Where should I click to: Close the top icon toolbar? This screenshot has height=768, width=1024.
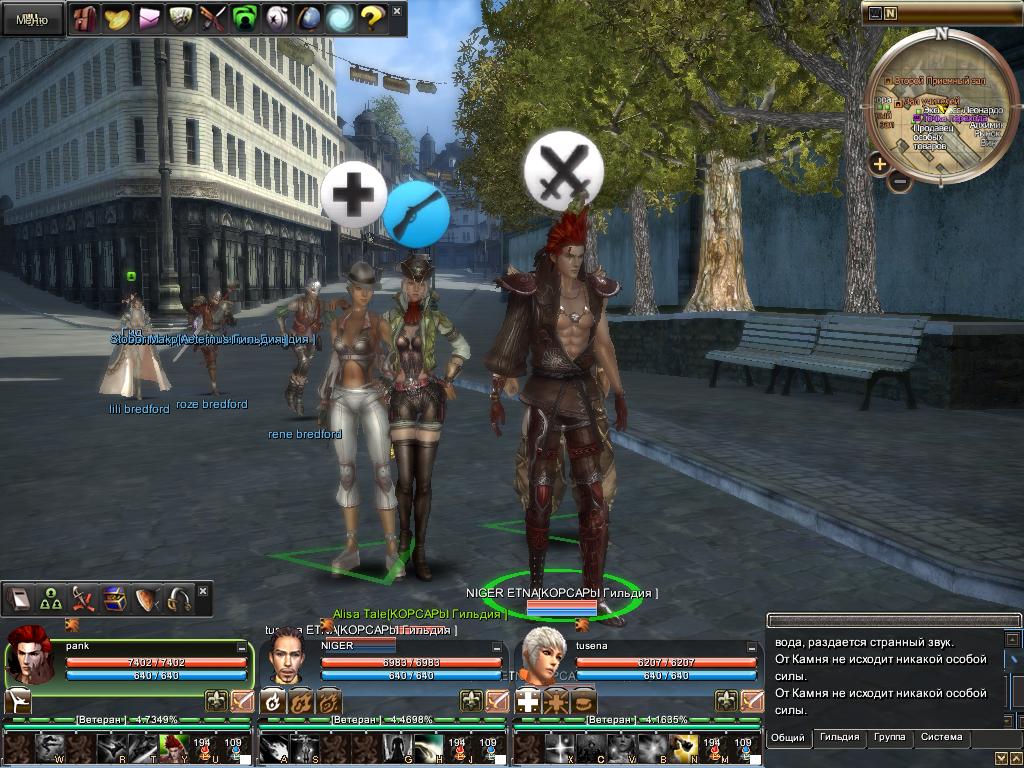[x=397, y=12]
